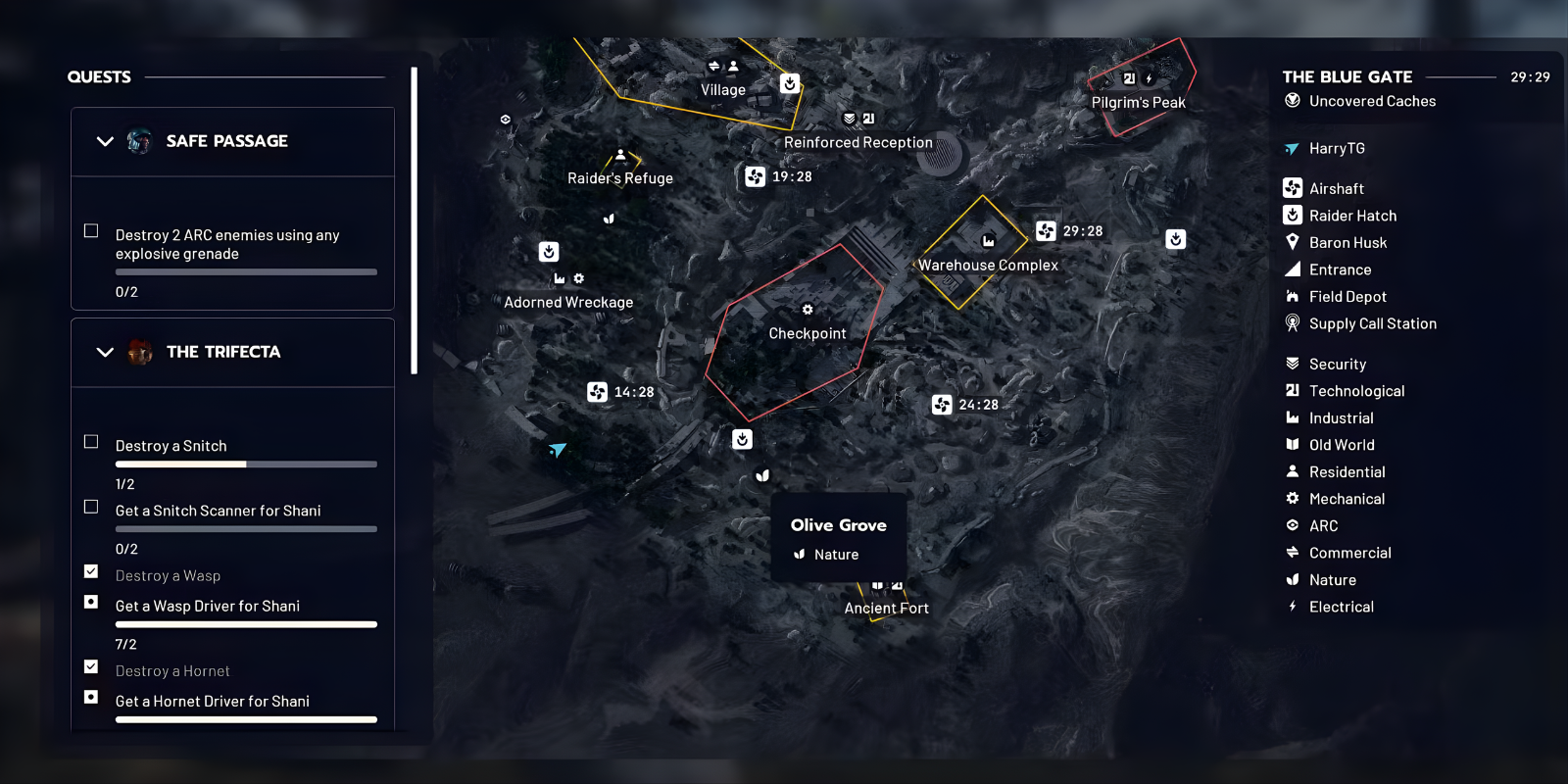This screenshot has height=784, width=1568.
Task: Select the Raider's Refuge location label
Action: tap(620, 177)
